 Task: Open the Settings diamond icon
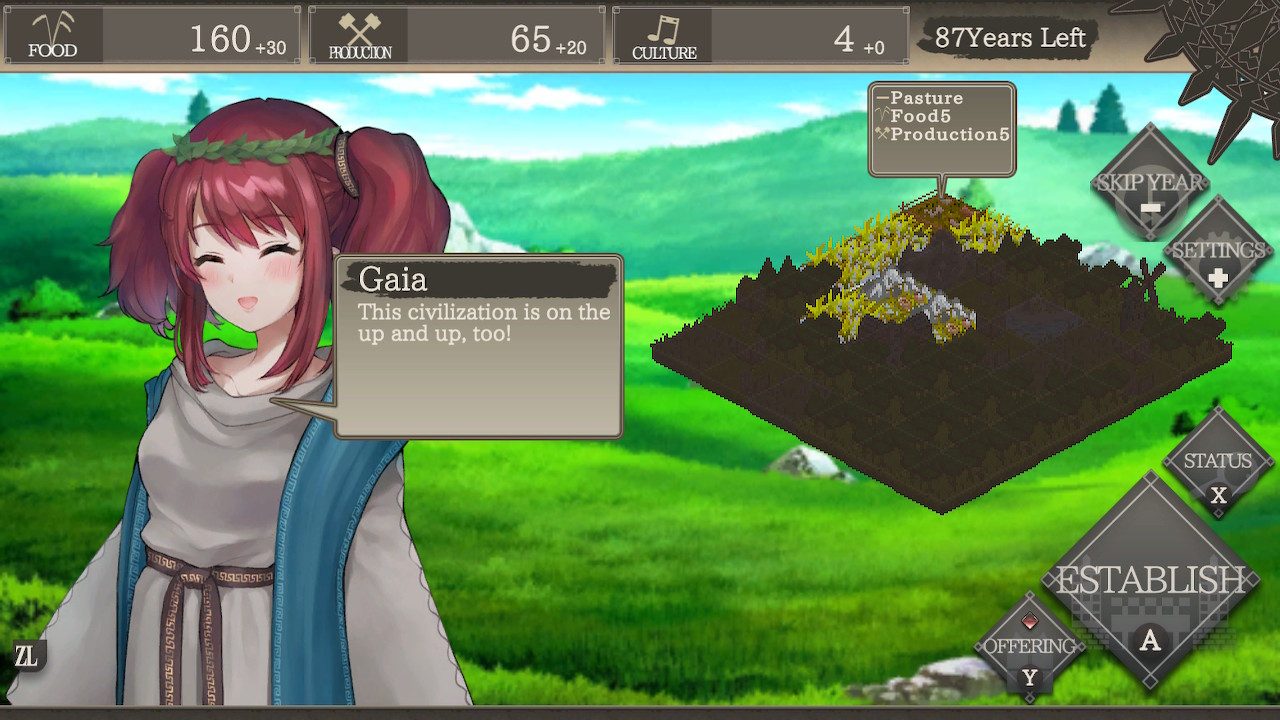click(1220, 248)
